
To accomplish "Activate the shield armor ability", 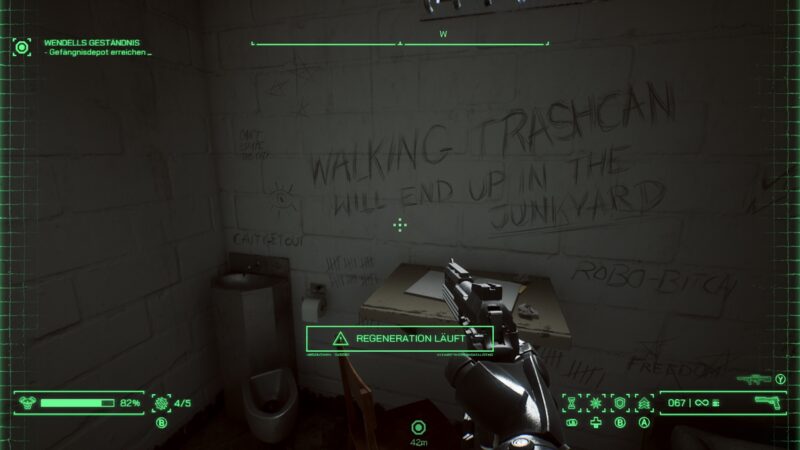I will click(x=620, y=403).
